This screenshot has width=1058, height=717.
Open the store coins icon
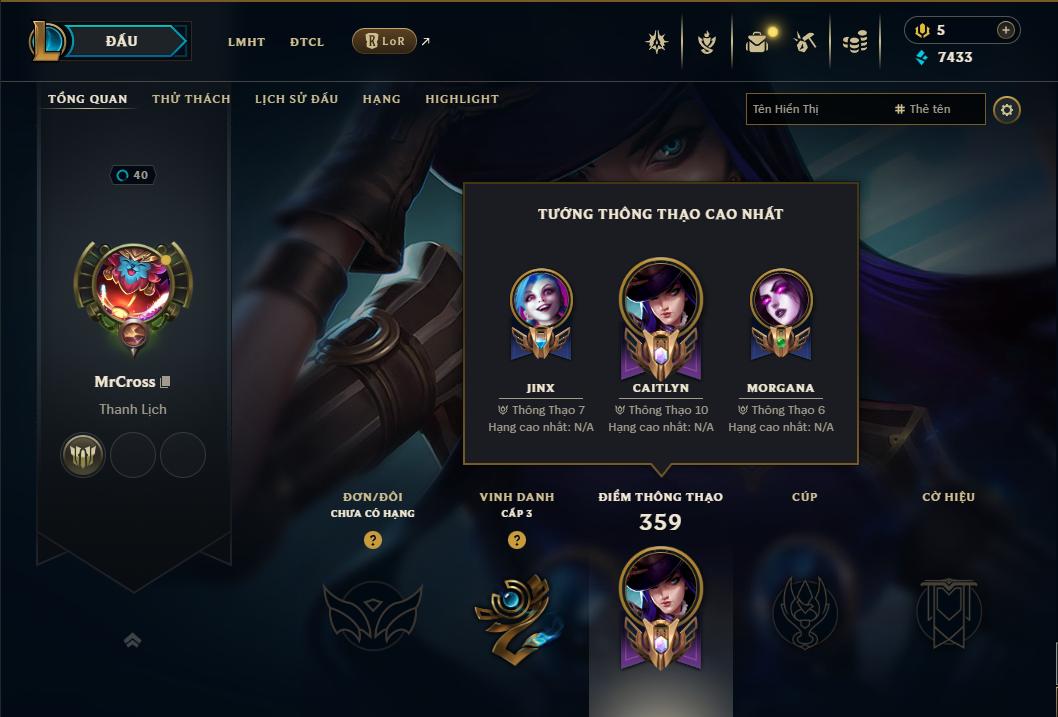point(854,42)
